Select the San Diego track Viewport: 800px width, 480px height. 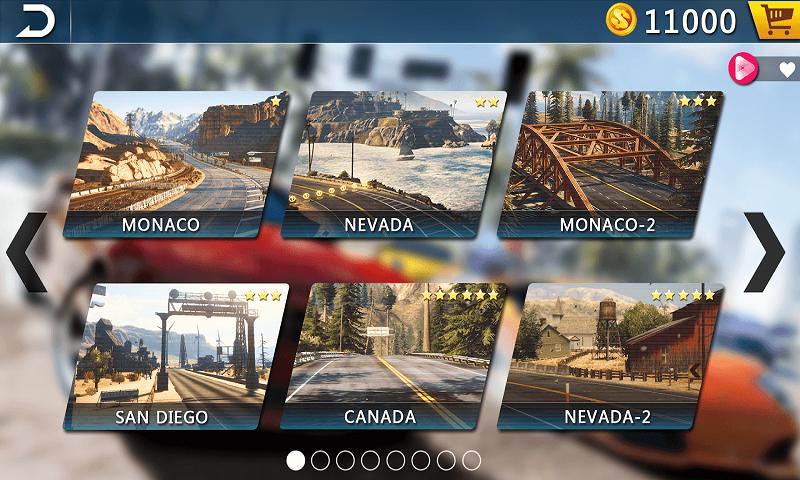170,357
